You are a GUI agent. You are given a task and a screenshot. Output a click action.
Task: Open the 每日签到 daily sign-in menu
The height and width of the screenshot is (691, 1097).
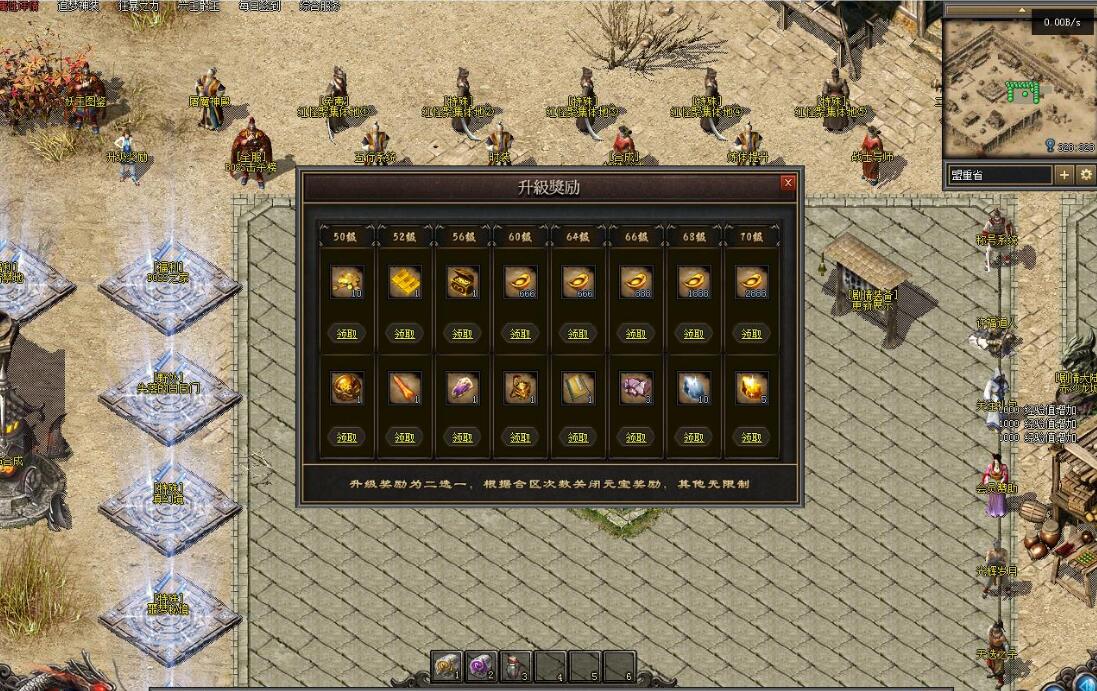click(x=259, y=6)
